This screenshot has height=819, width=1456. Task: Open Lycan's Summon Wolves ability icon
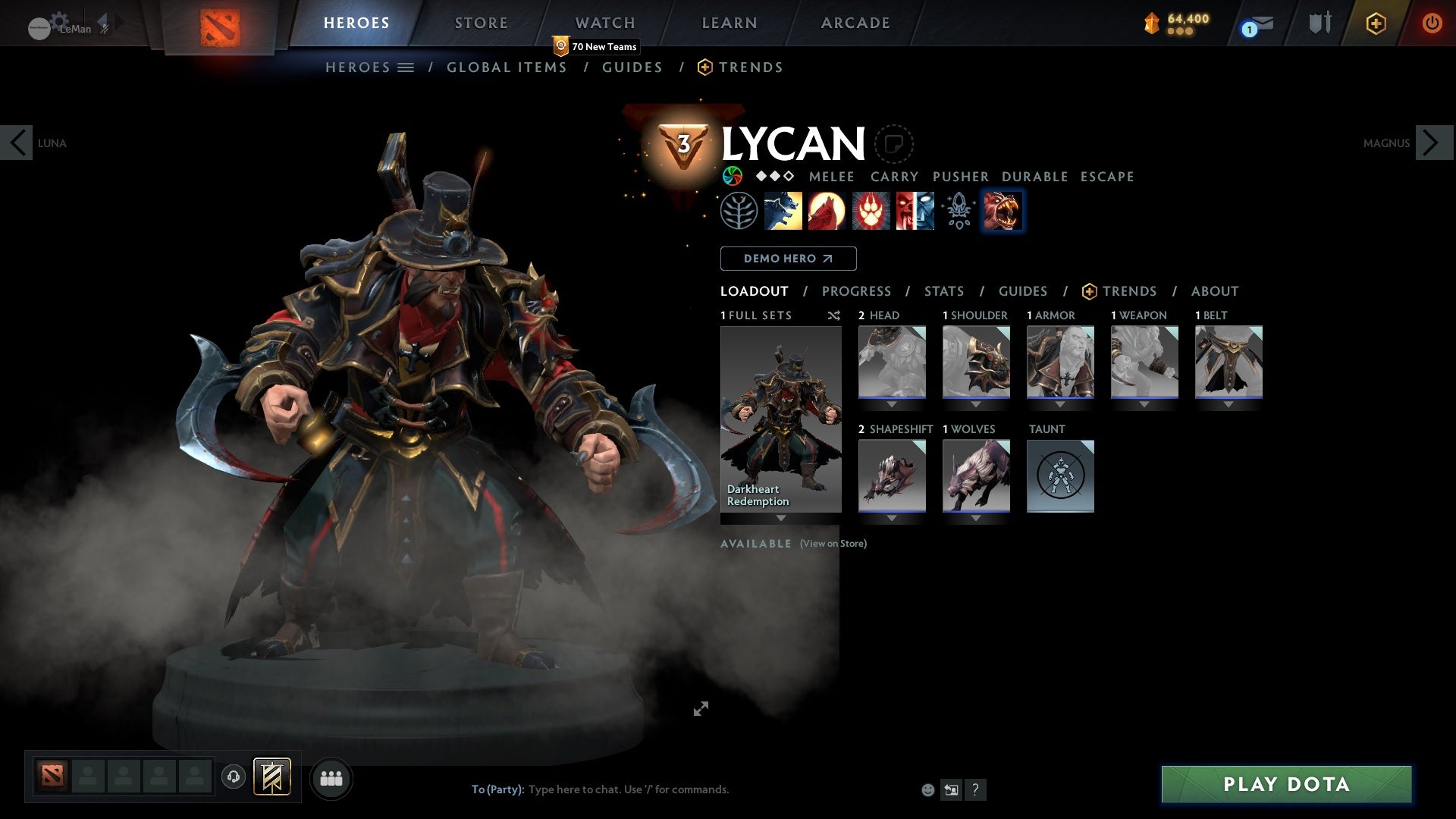783,210
